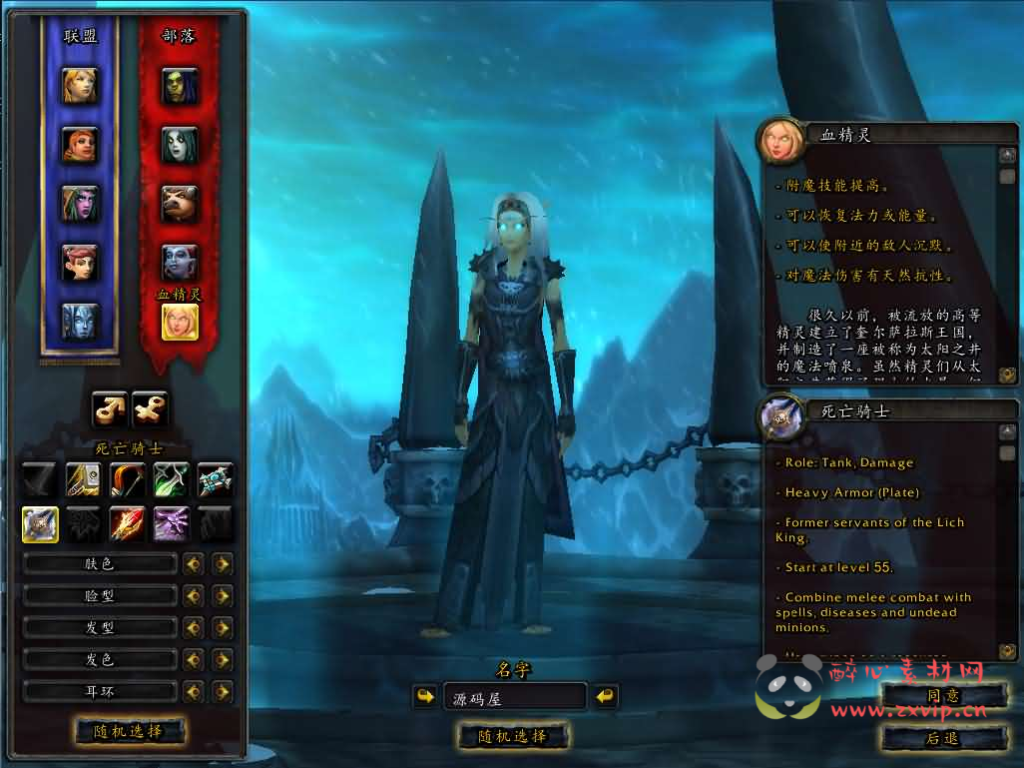Select the Mage class icon
1024x768 pixels.
[128, 524]
